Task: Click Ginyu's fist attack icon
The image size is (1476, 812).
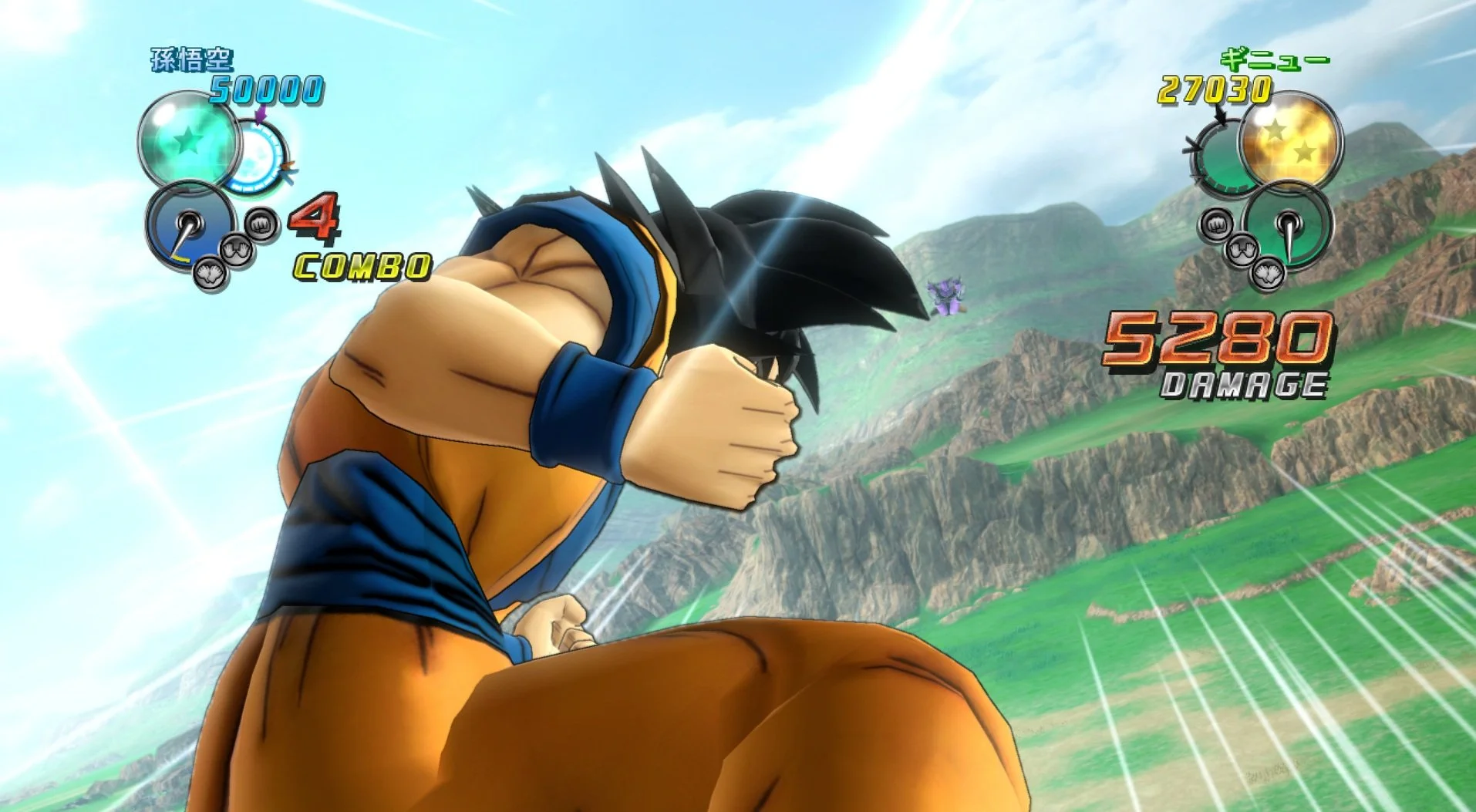Action: tap(1216, 225)
